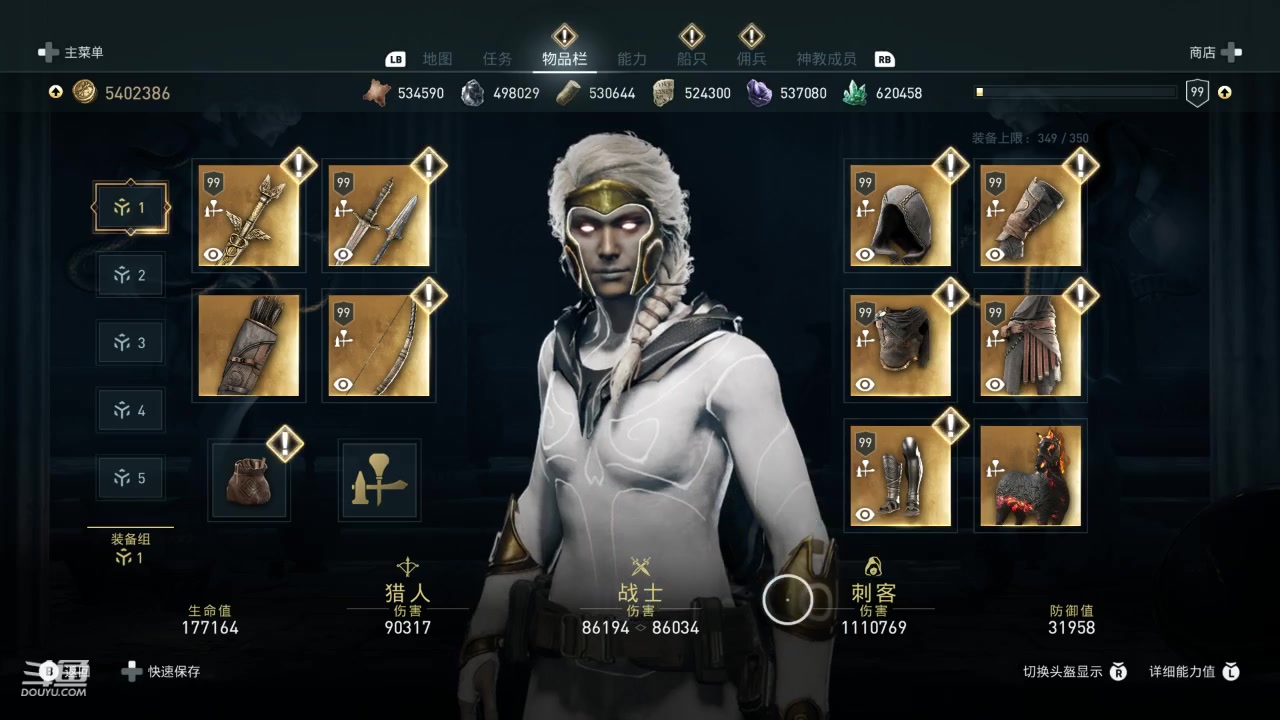Image resolution: width=1280 pixels, height=720 pixels.
Task: Open the 任务 tab
Action: [497, 59]
